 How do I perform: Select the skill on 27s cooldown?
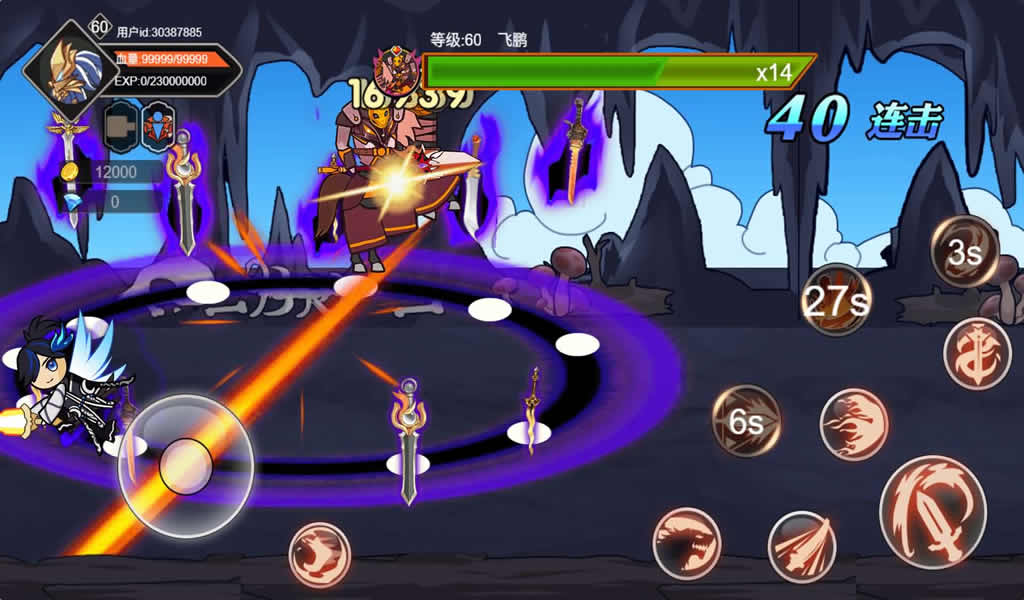point(836,300)
